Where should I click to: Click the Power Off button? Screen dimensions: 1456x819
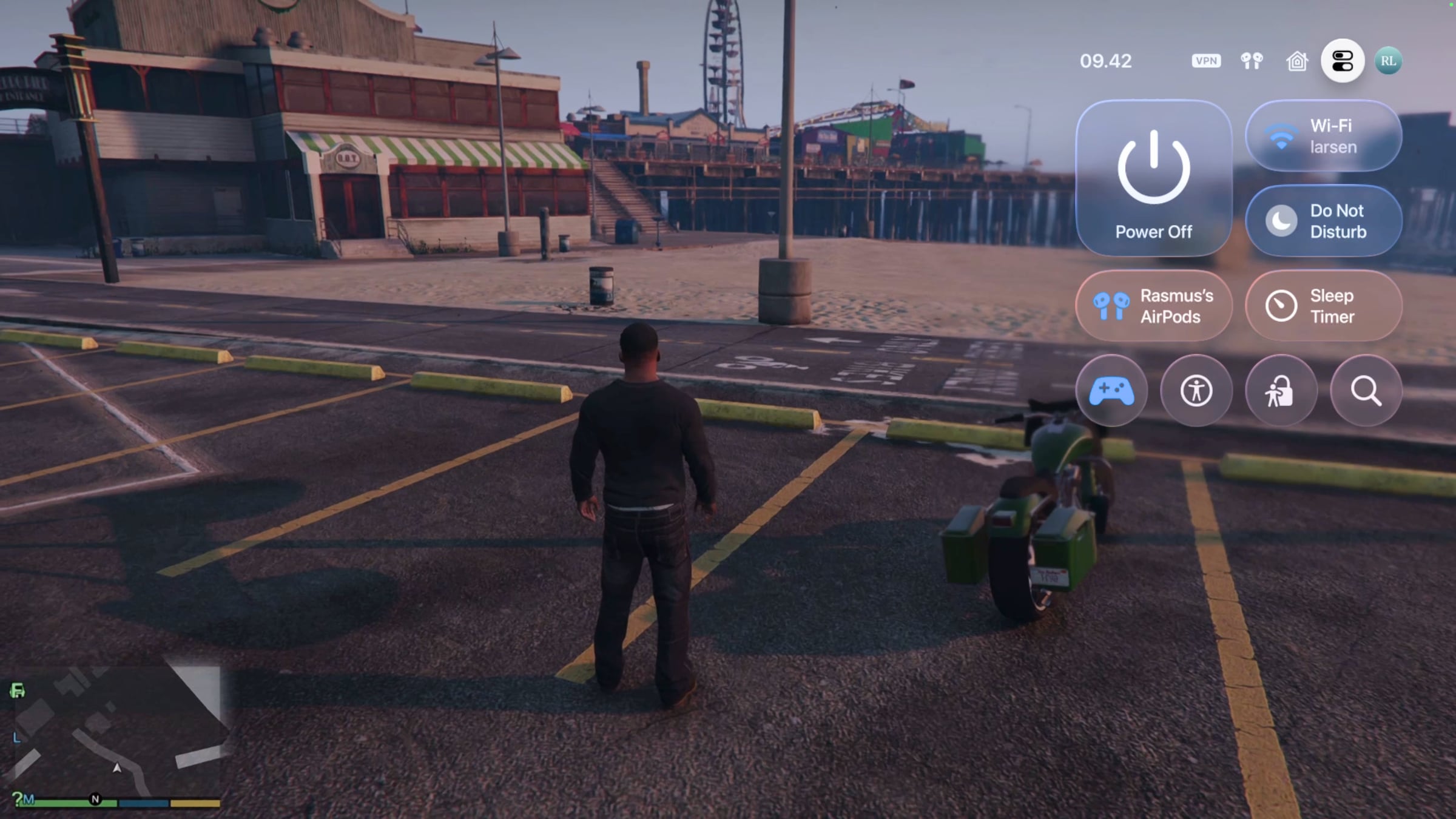[1153, 178]
